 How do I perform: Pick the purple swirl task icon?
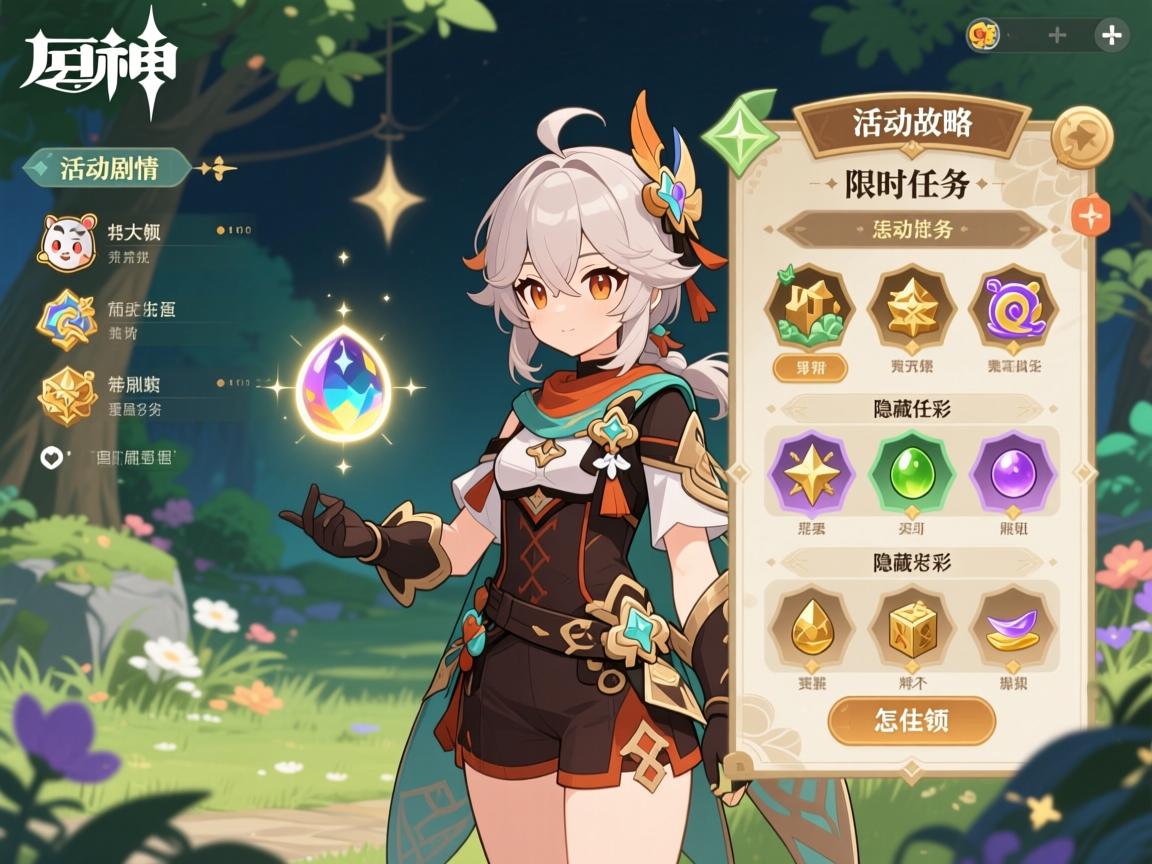(1014, 307)
